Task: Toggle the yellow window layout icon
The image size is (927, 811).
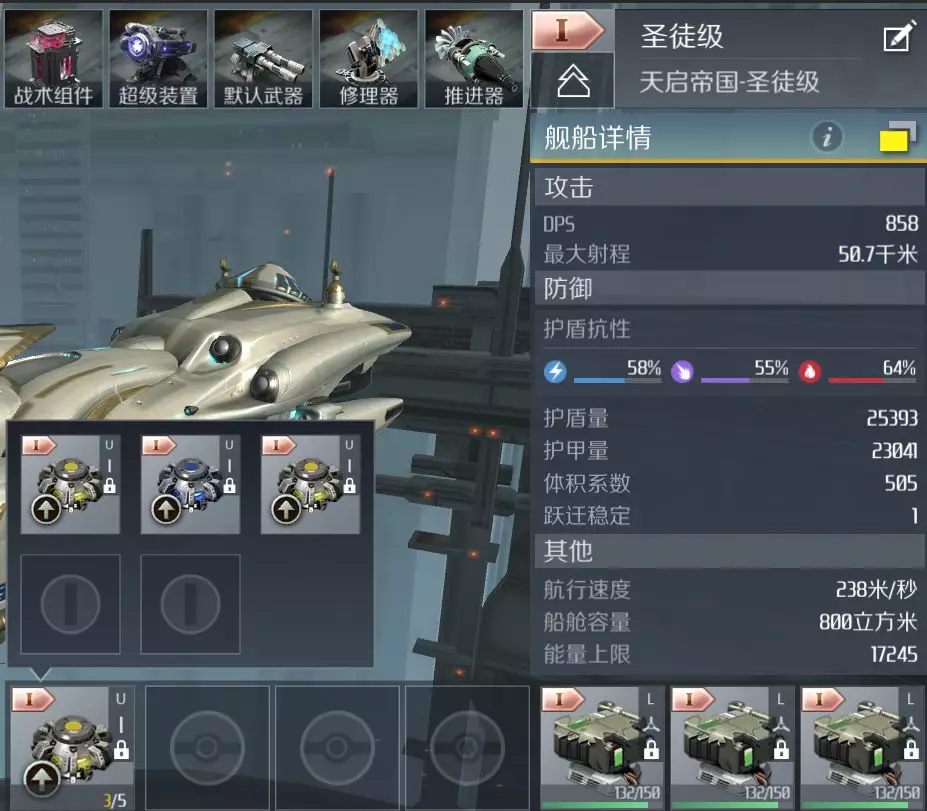Action: 897,138
